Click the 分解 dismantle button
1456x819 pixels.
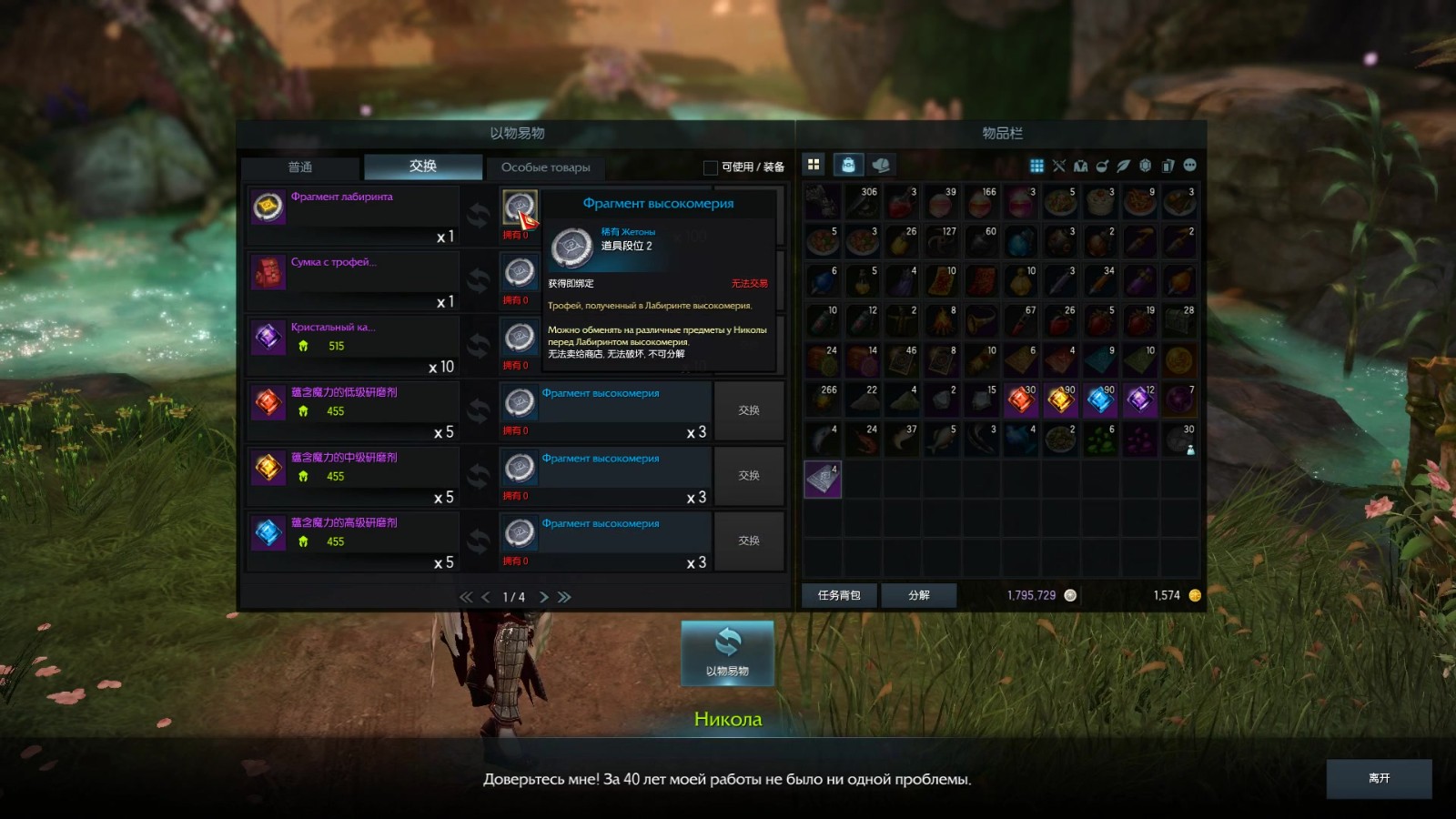(919, 595)
